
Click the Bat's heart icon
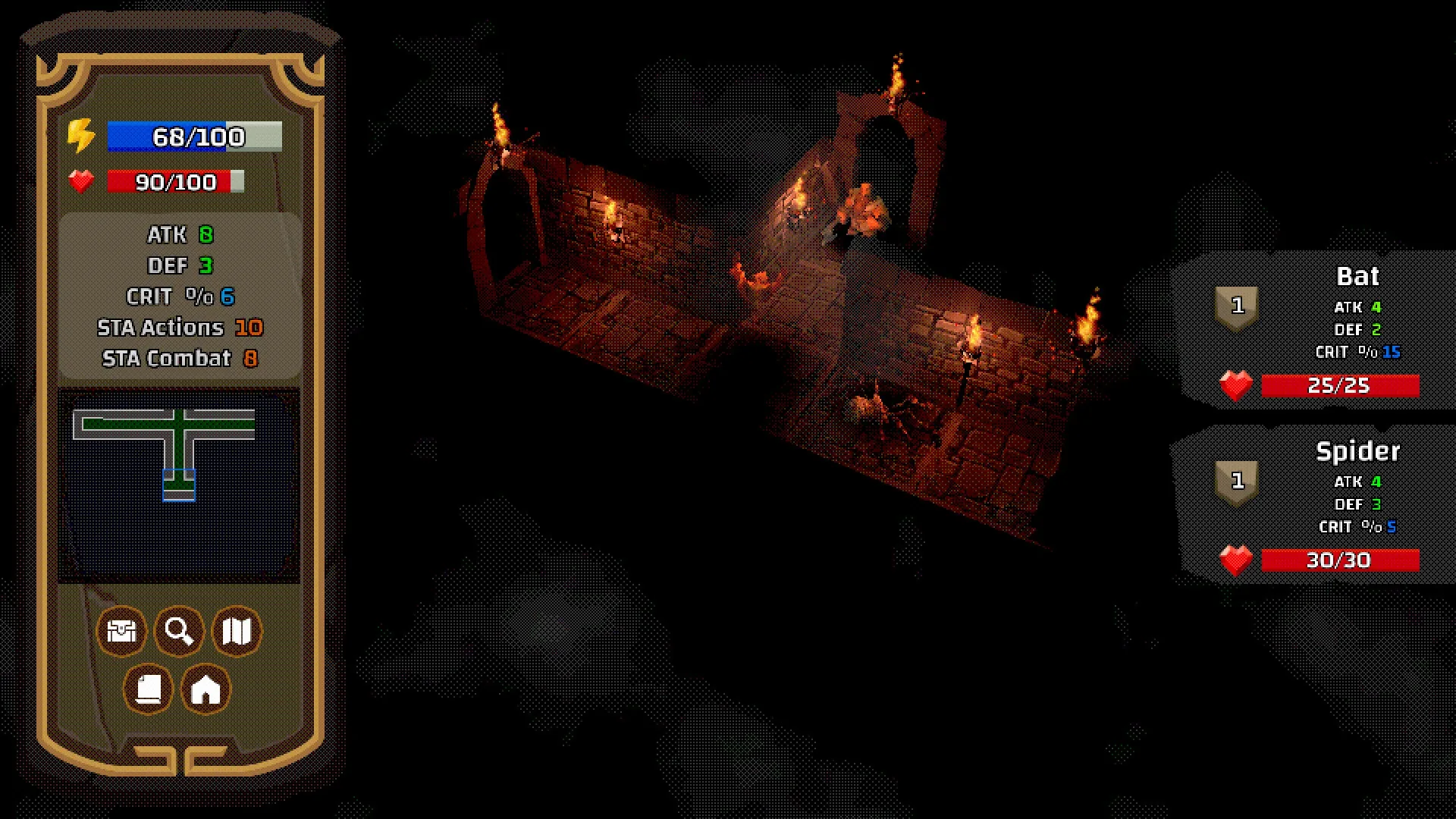(x=1236, y=386)
